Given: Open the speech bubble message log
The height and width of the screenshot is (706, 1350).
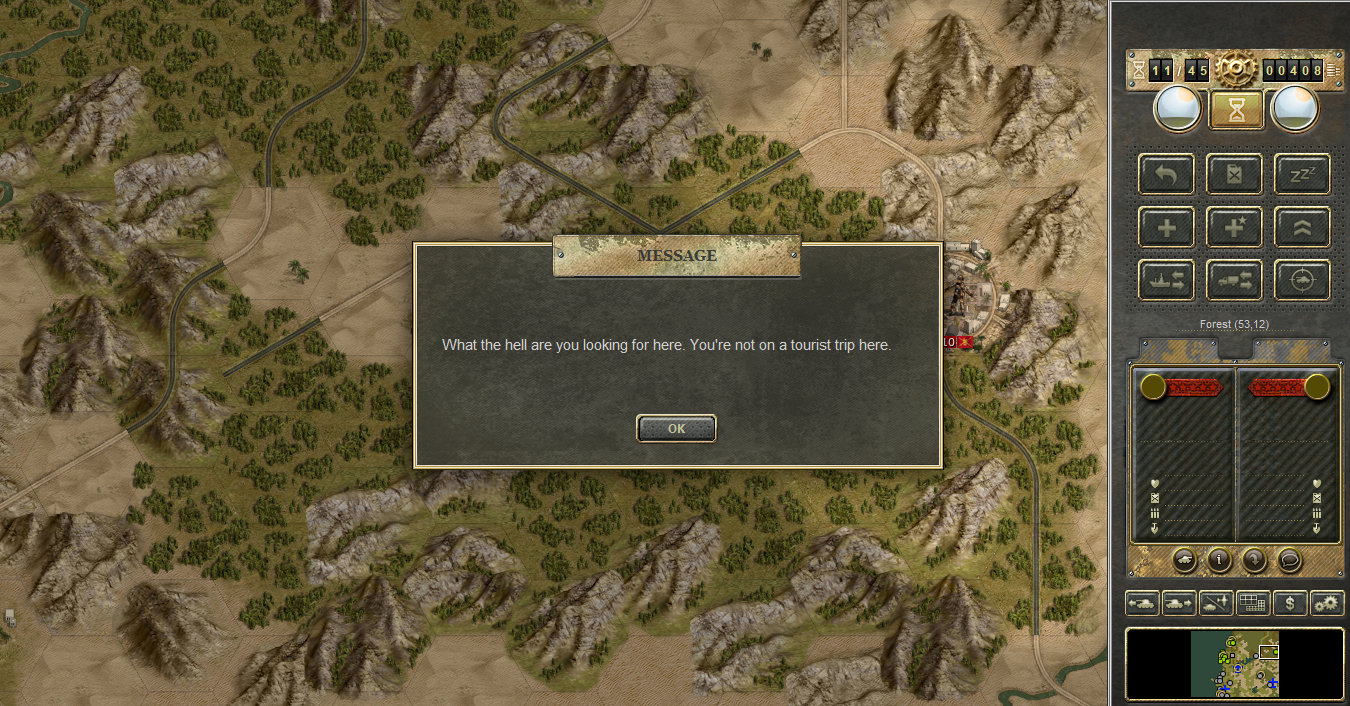Looking at the screenshot, I should coord(1289,560).
